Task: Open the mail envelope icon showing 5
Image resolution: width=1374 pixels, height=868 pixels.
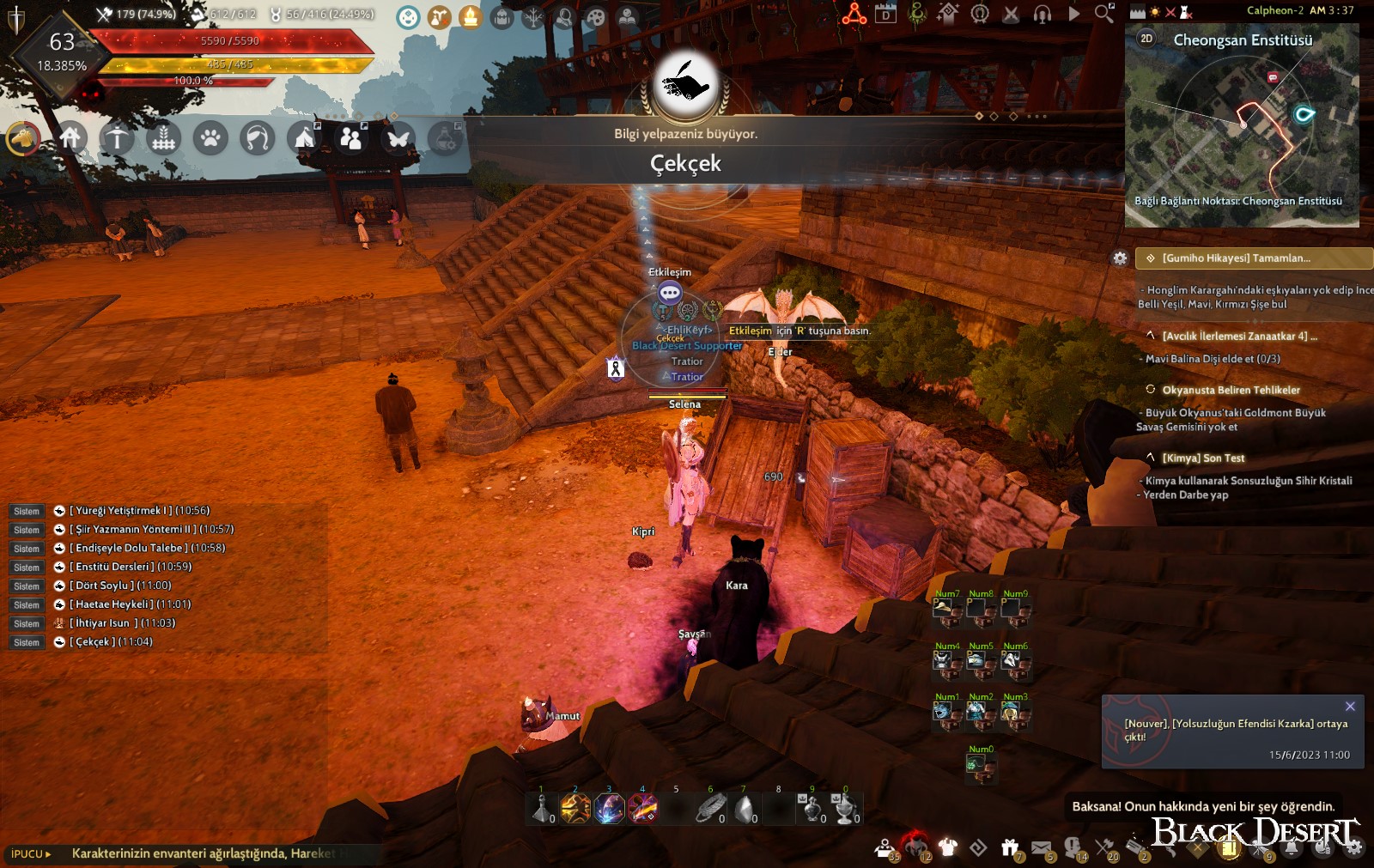Action: [x=1041, y=848]
